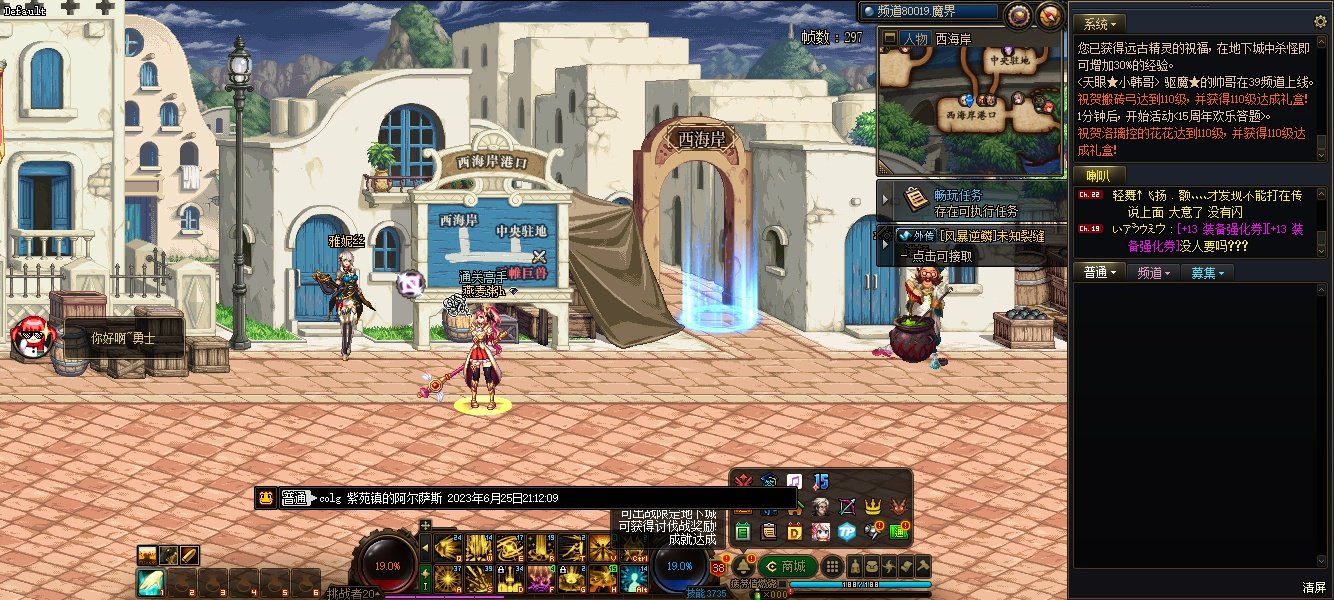Switch to the 频道 chat tab
This screenshot has height=600, width=1334.
(1152, 272)
